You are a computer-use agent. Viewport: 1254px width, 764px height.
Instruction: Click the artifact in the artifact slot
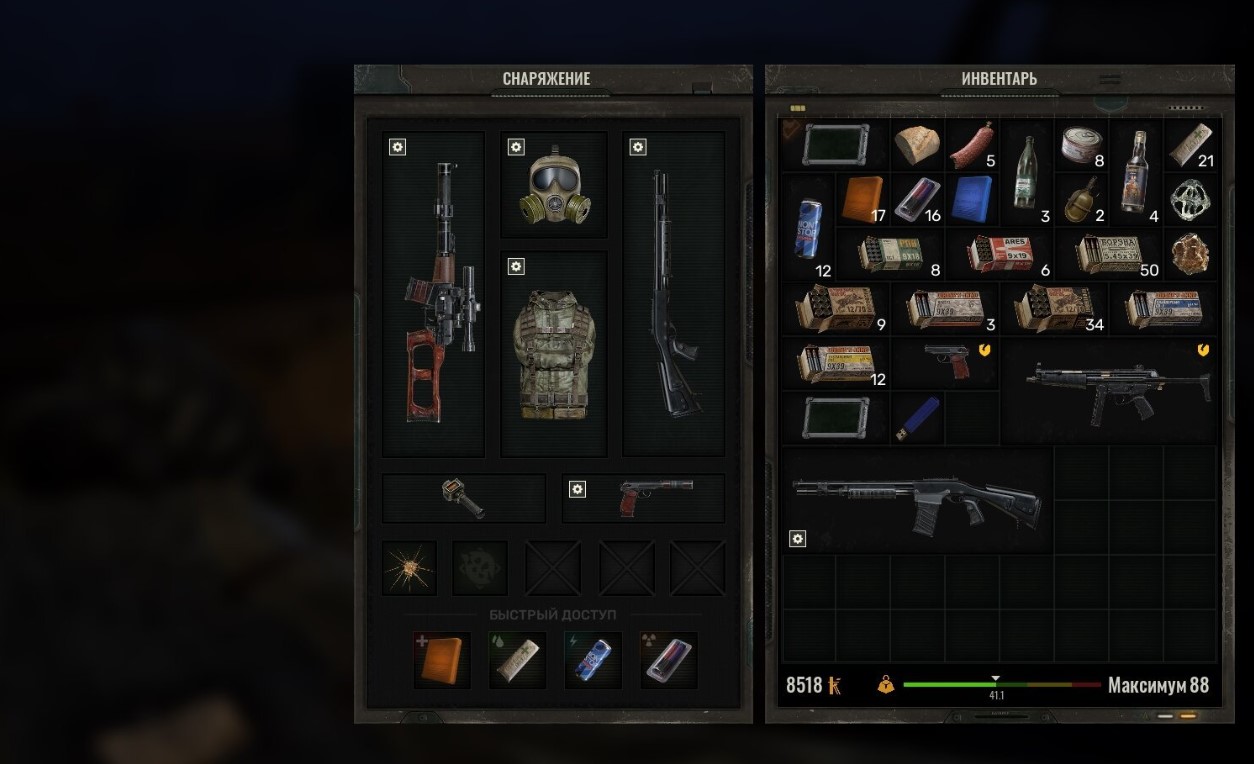(410, 568)
